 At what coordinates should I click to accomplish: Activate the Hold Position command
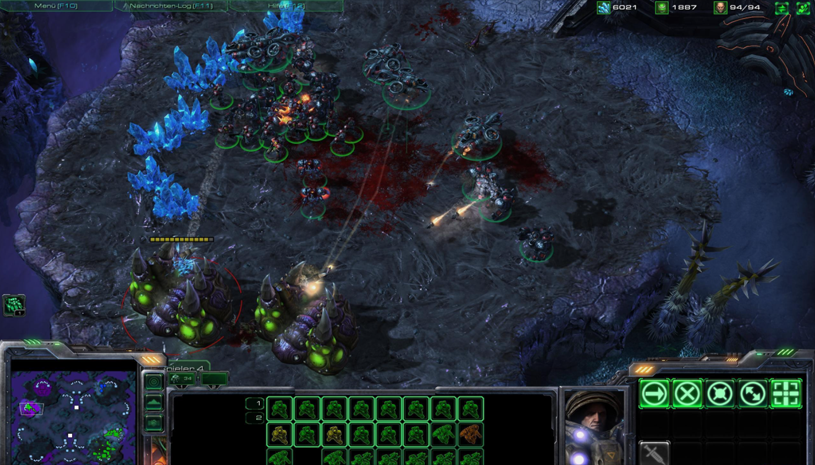[720, 393]
